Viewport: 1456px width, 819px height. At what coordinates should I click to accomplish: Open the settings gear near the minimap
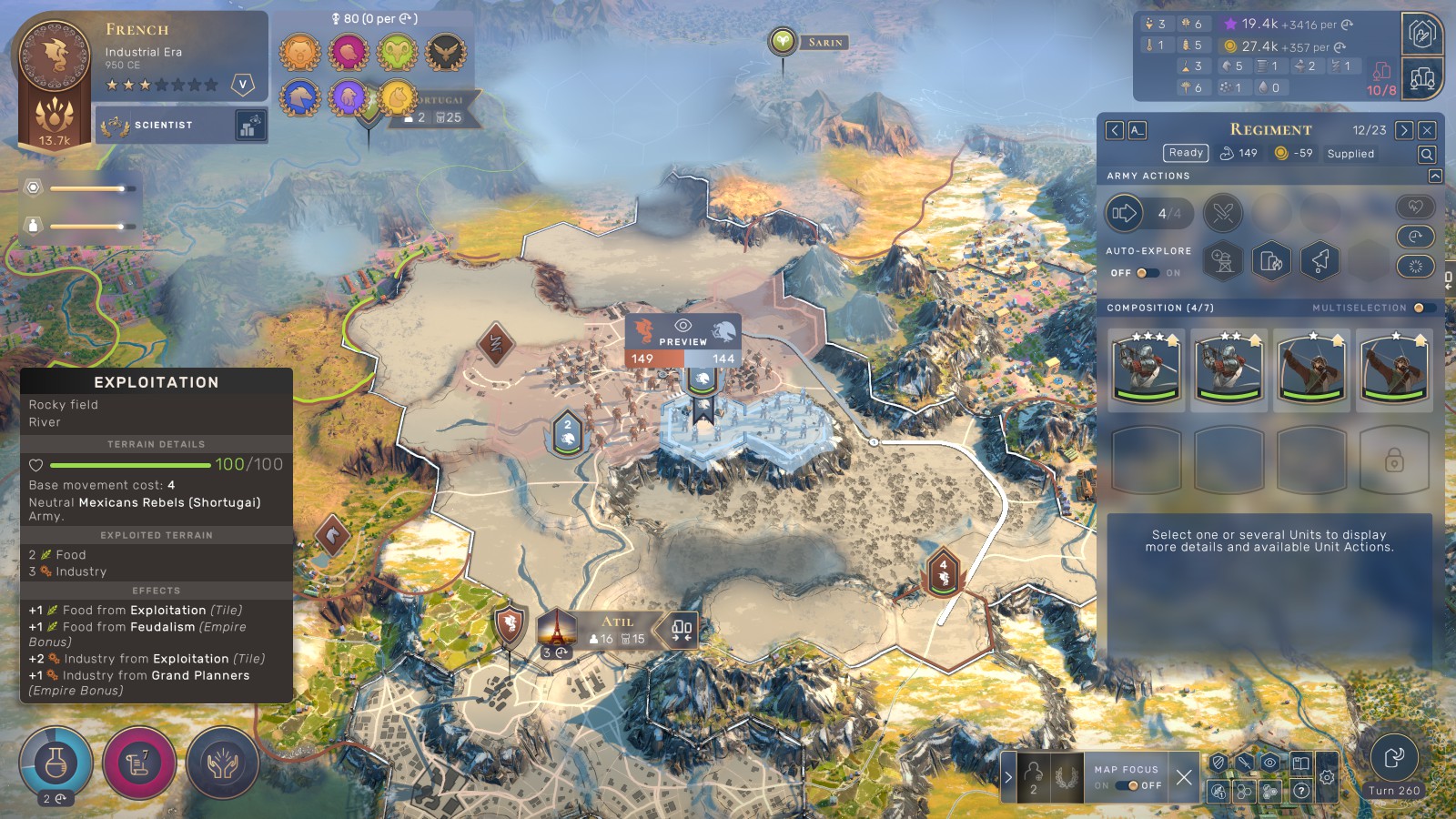(x=1327, y=777)
